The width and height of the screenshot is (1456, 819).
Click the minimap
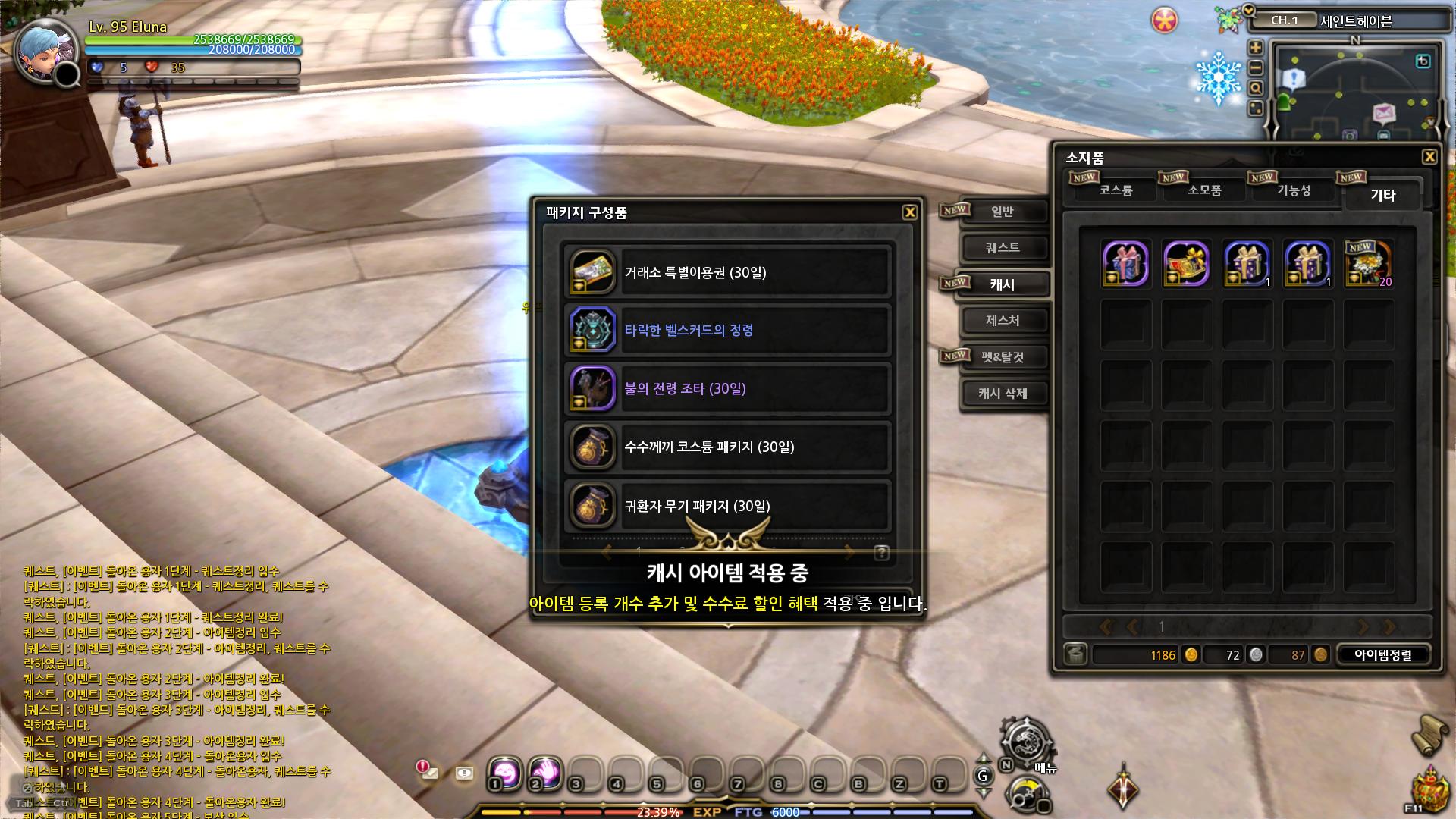tap(1354, 91)
